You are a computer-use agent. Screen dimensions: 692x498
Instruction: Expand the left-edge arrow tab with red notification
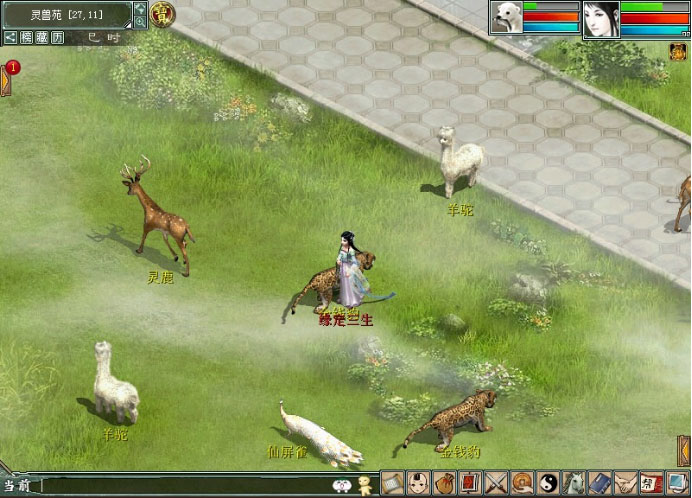coord(6,78)
